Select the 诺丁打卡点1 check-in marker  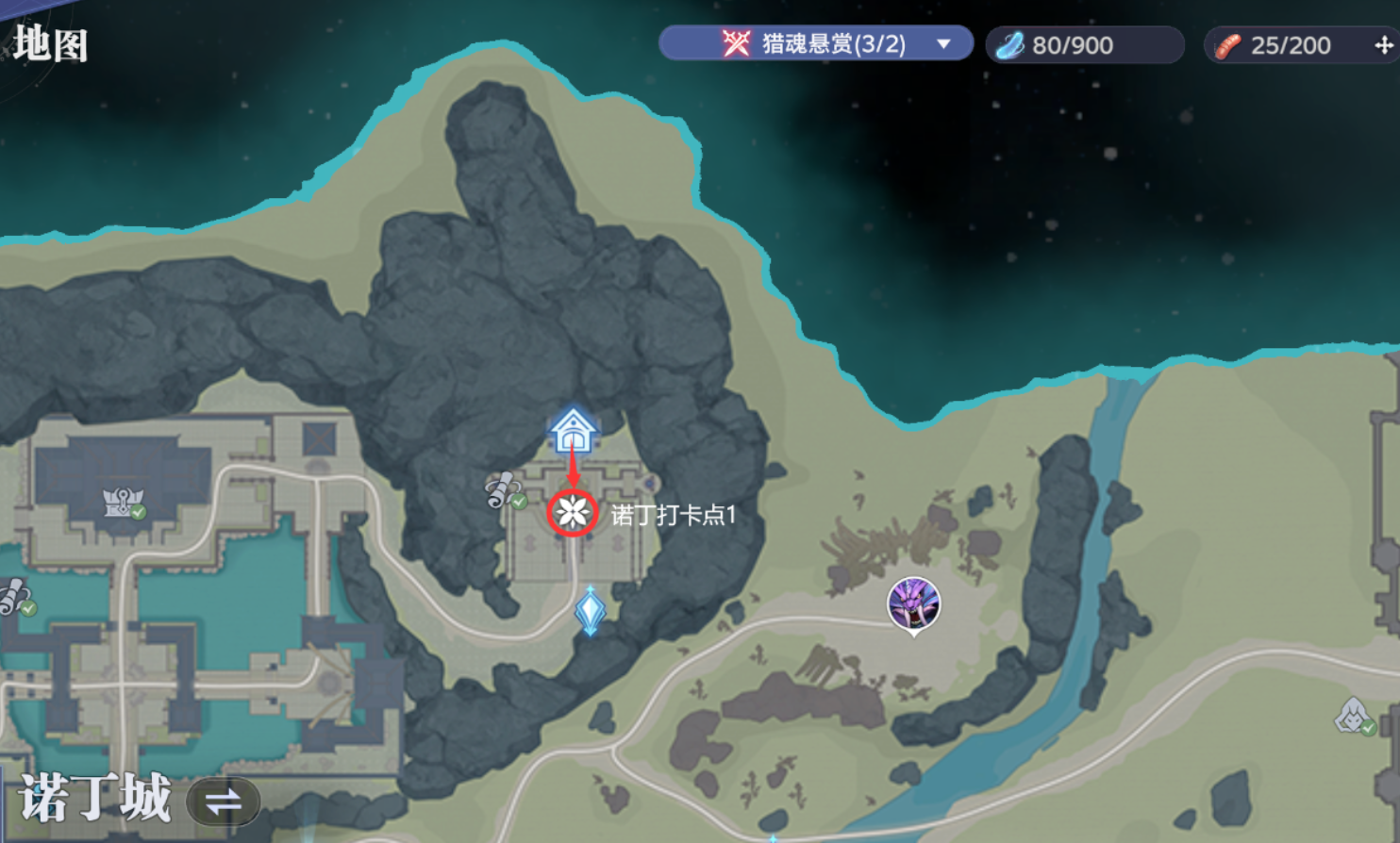pos(572,513)
